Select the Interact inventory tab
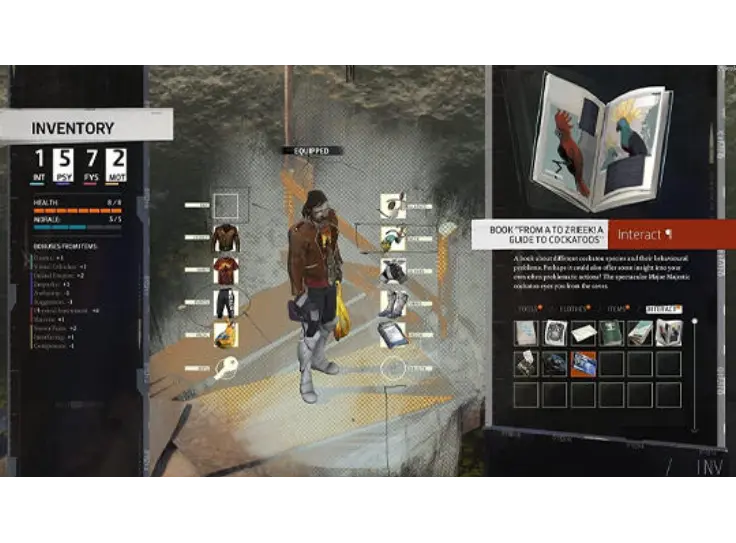This screenshot has height=543, width=736. (661, 310)
